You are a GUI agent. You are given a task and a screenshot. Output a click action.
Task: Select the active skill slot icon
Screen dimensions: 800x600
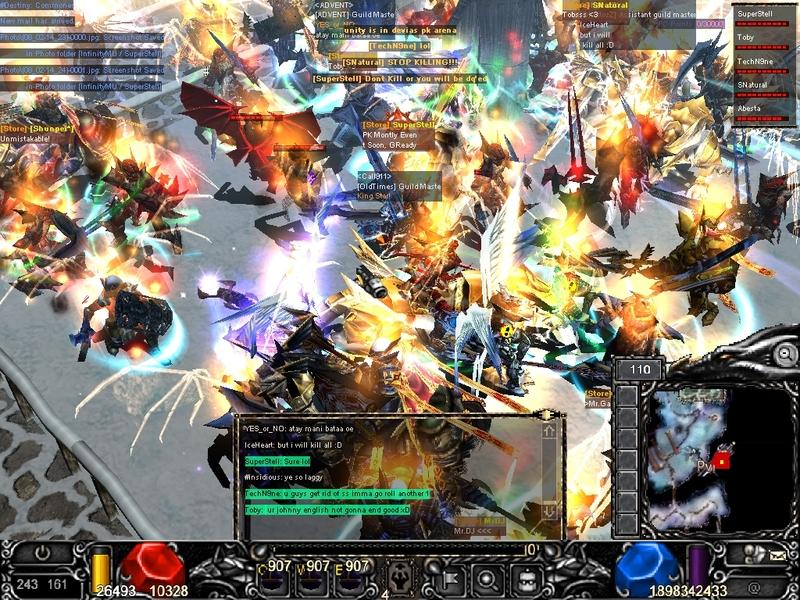[401, 576]
